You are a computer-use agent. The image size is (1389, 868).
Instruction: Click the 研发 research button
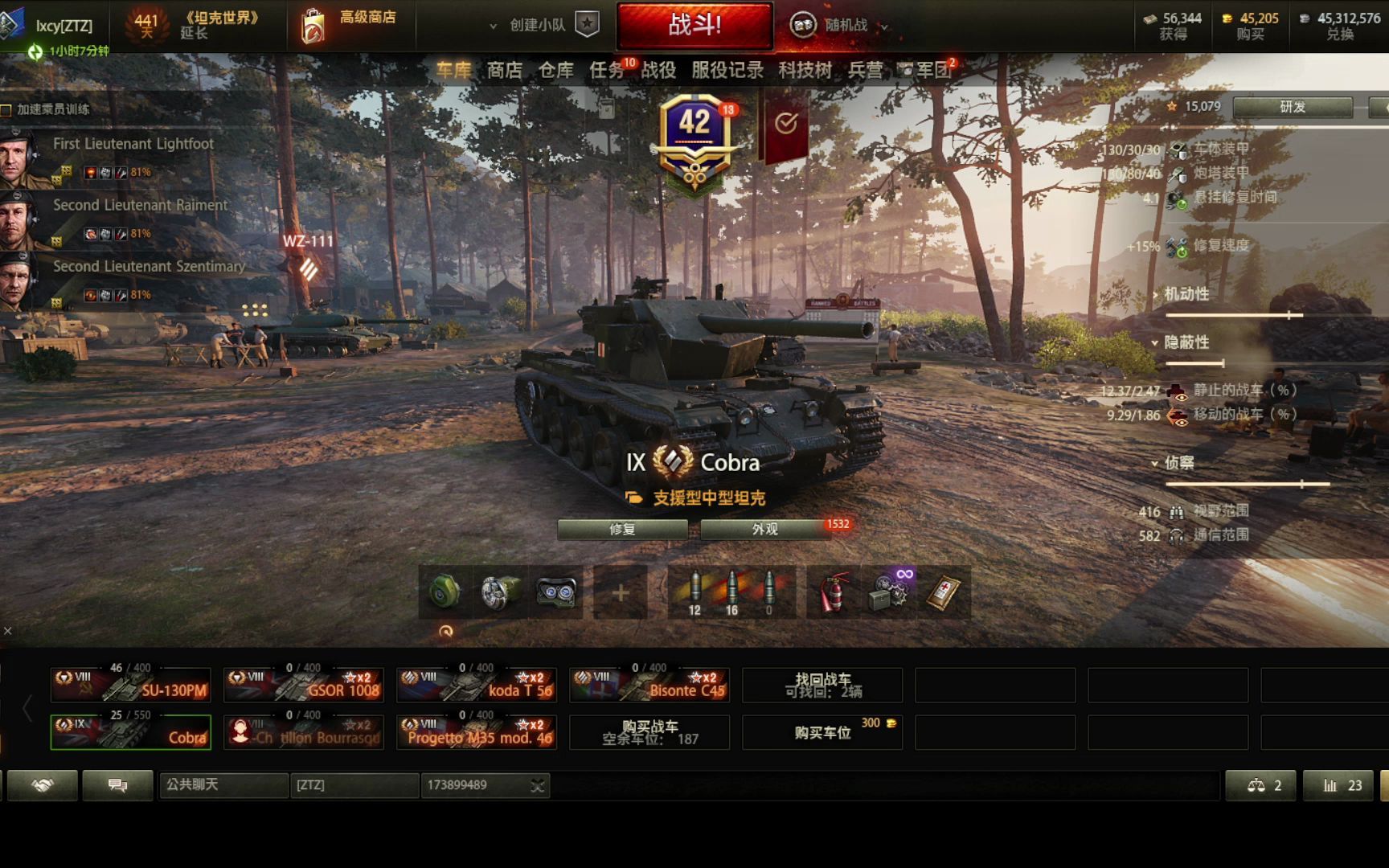1293,107
